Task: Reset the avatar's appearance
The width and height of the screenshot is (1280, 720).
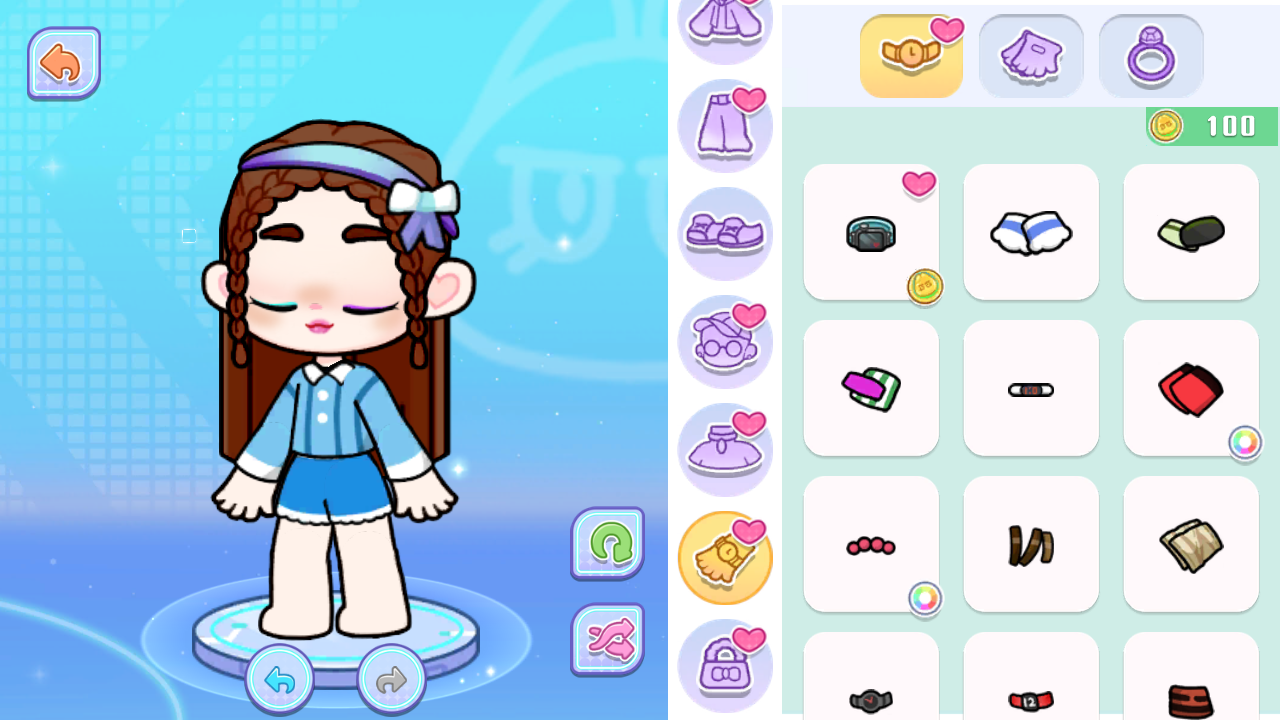Action: (607, 545)
